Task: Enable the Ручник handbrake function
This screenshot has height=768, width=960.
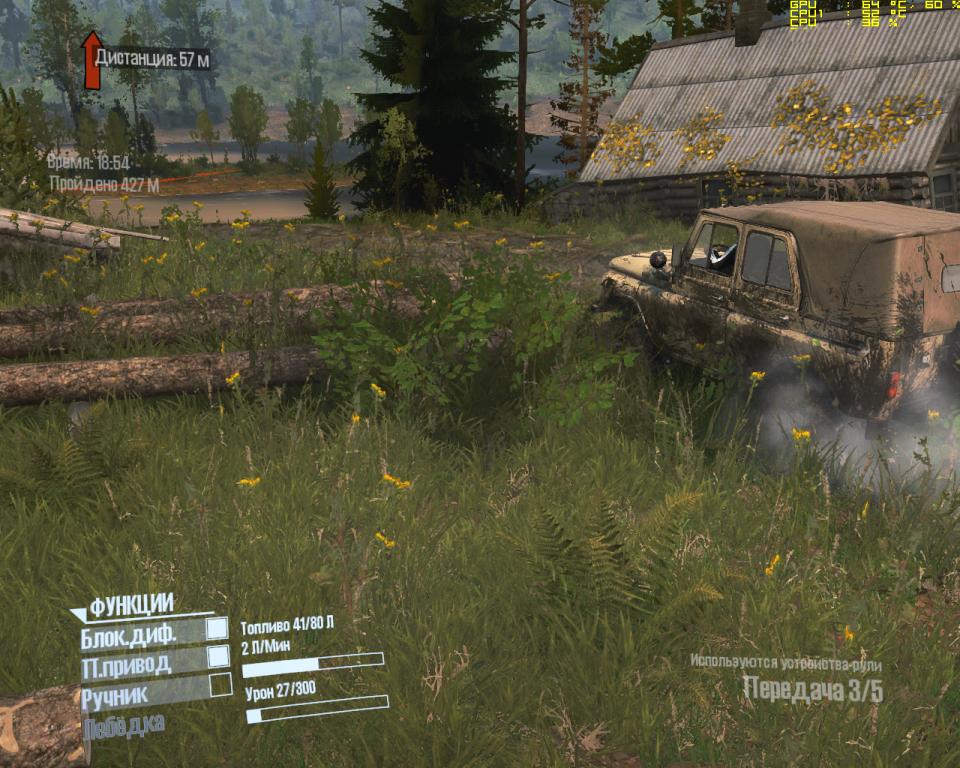Action: (220, 686)
